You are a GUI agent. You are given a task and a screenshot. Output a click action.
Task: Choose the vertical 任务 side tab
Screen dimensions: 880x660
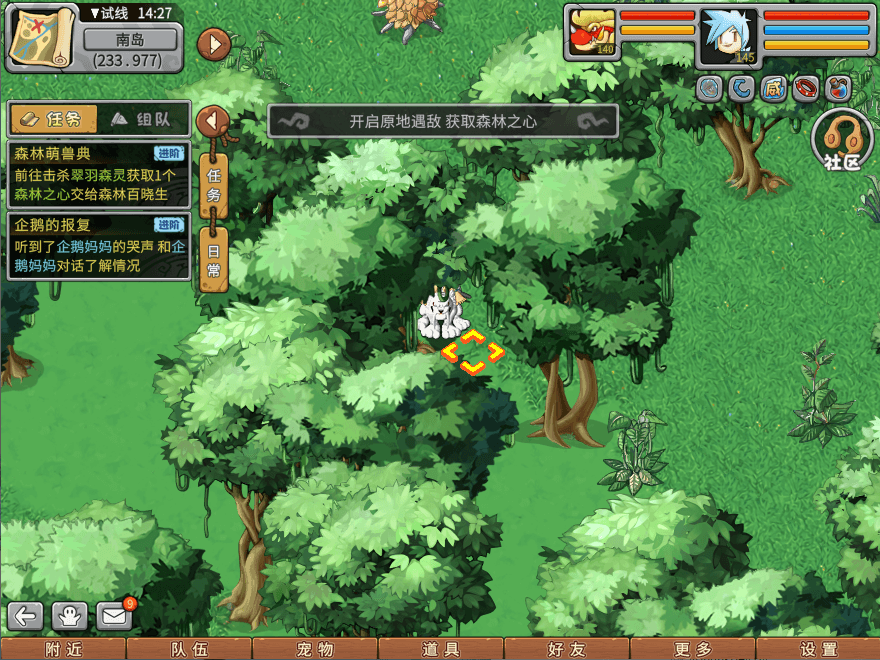[213, 186]
